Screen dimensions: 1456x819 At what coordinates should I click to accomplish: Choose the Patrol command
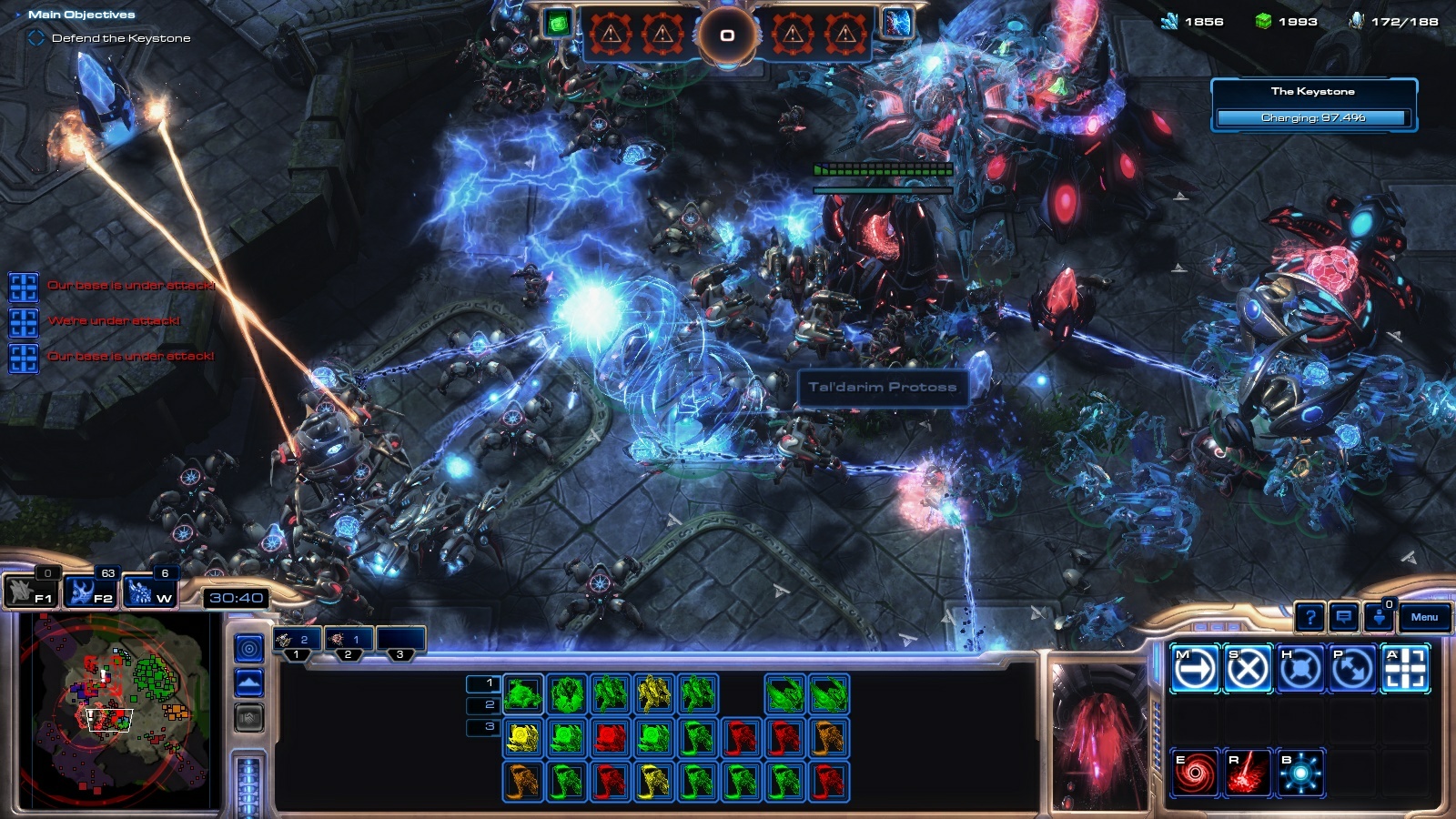pyautogui.click(x=1352, y=670)
